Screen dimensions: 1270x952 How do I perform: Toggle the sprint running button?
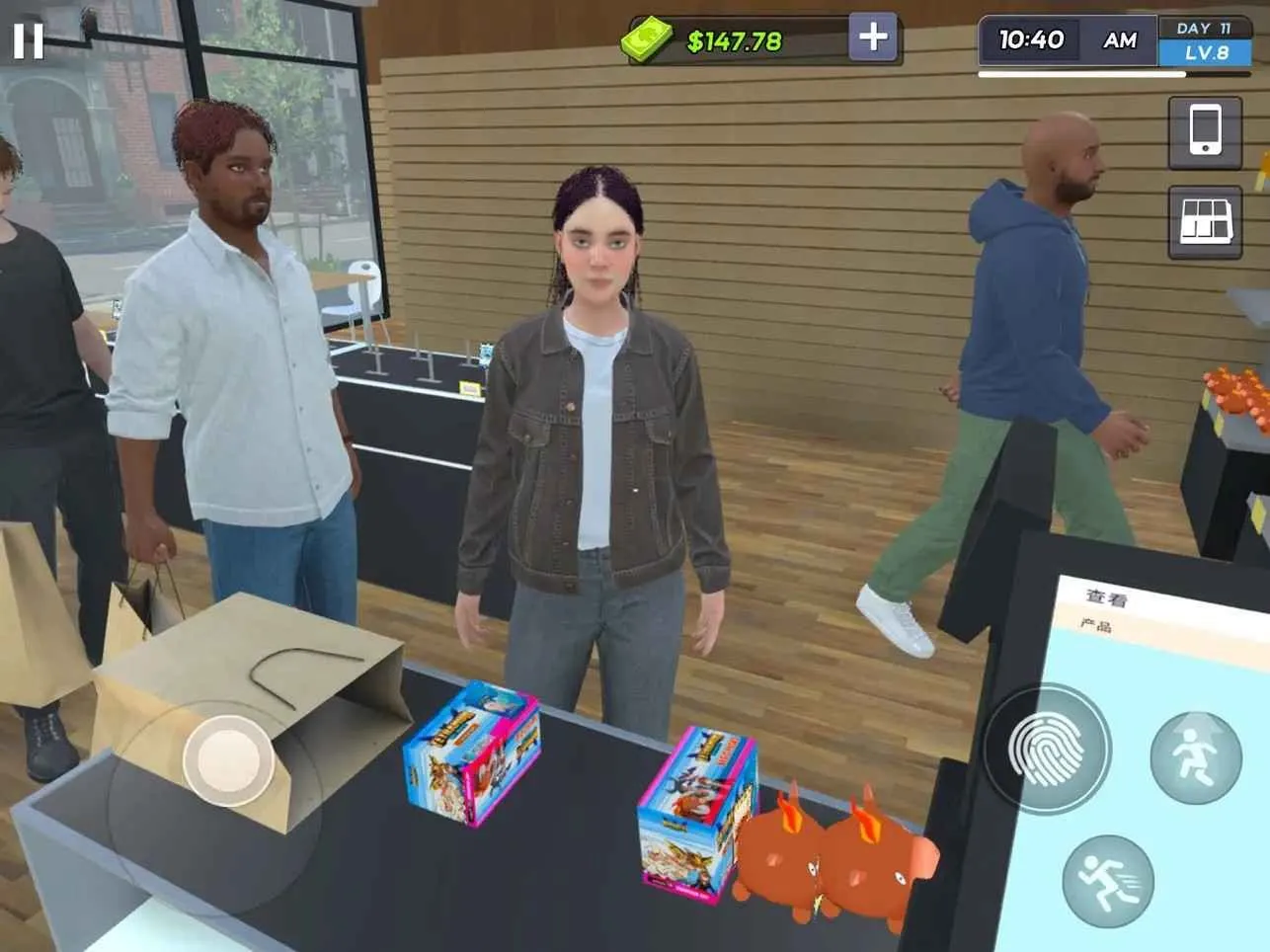click(x=1108, y=880)
